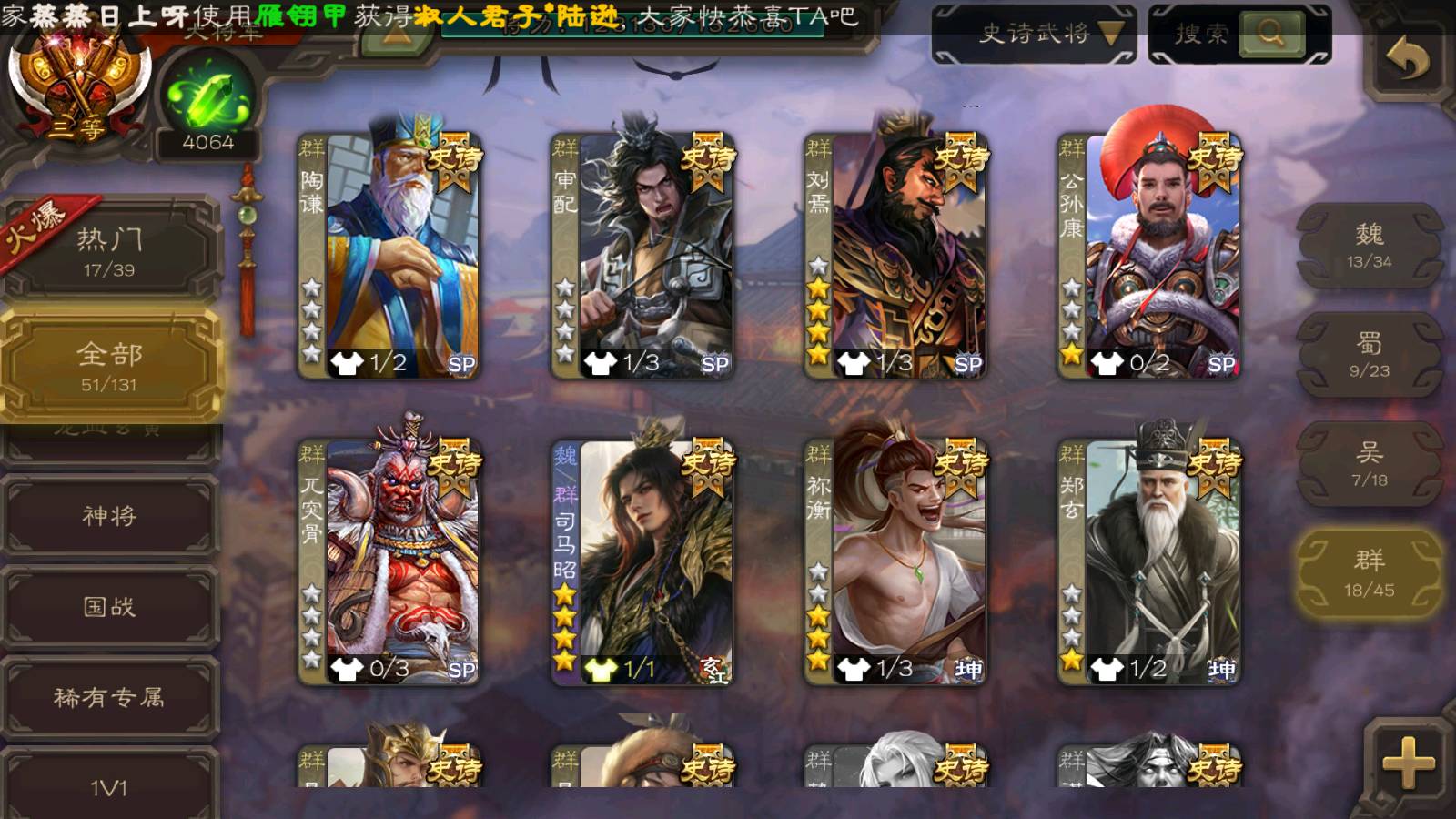The height and width of the screenshot is (819, 1456).
Task: Go back with the return arrow
Action: click(x=1408, y=60)
